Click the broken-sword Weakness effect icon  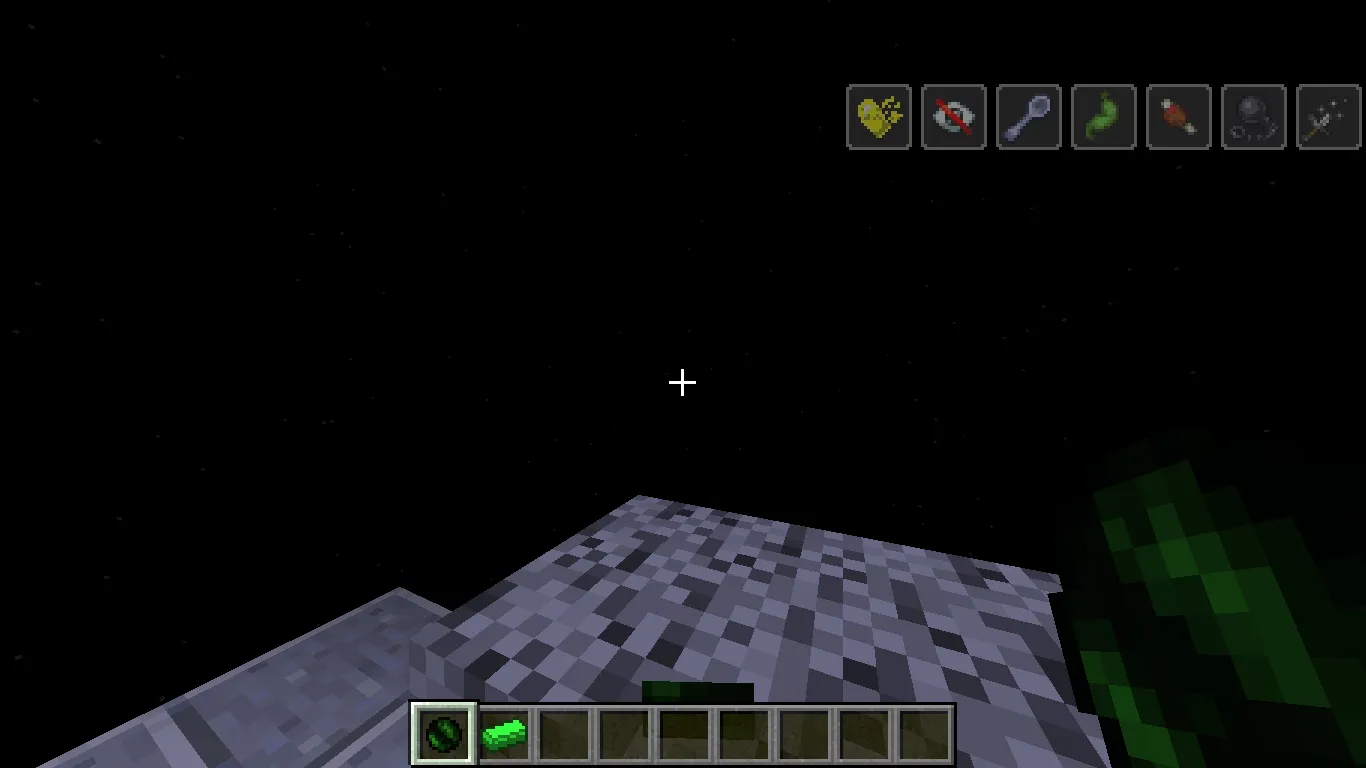1328,117
